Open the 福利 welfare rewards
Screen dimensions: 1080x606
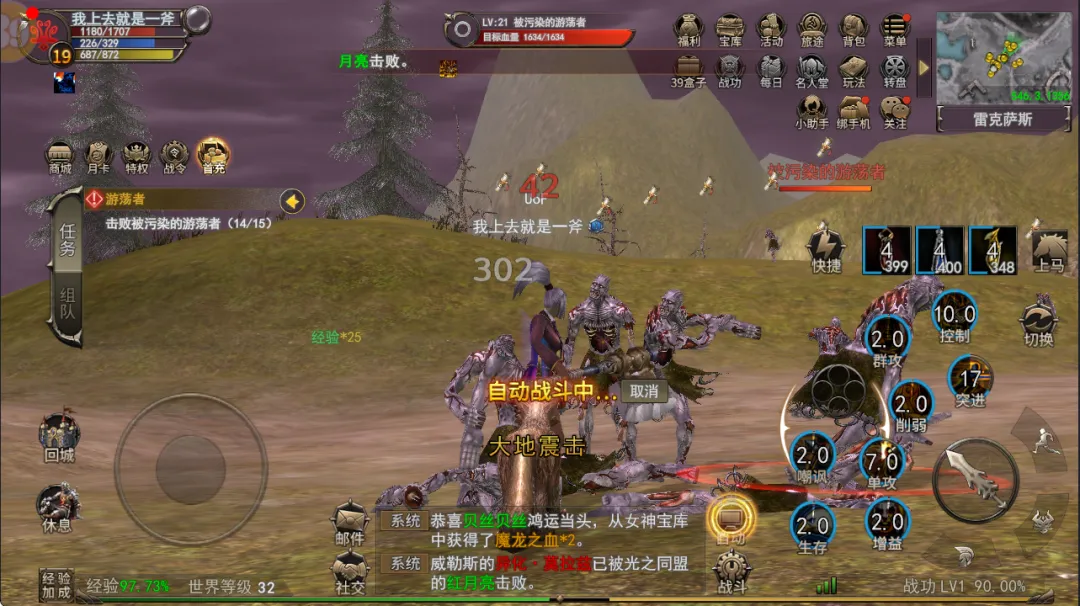(688, 29)
